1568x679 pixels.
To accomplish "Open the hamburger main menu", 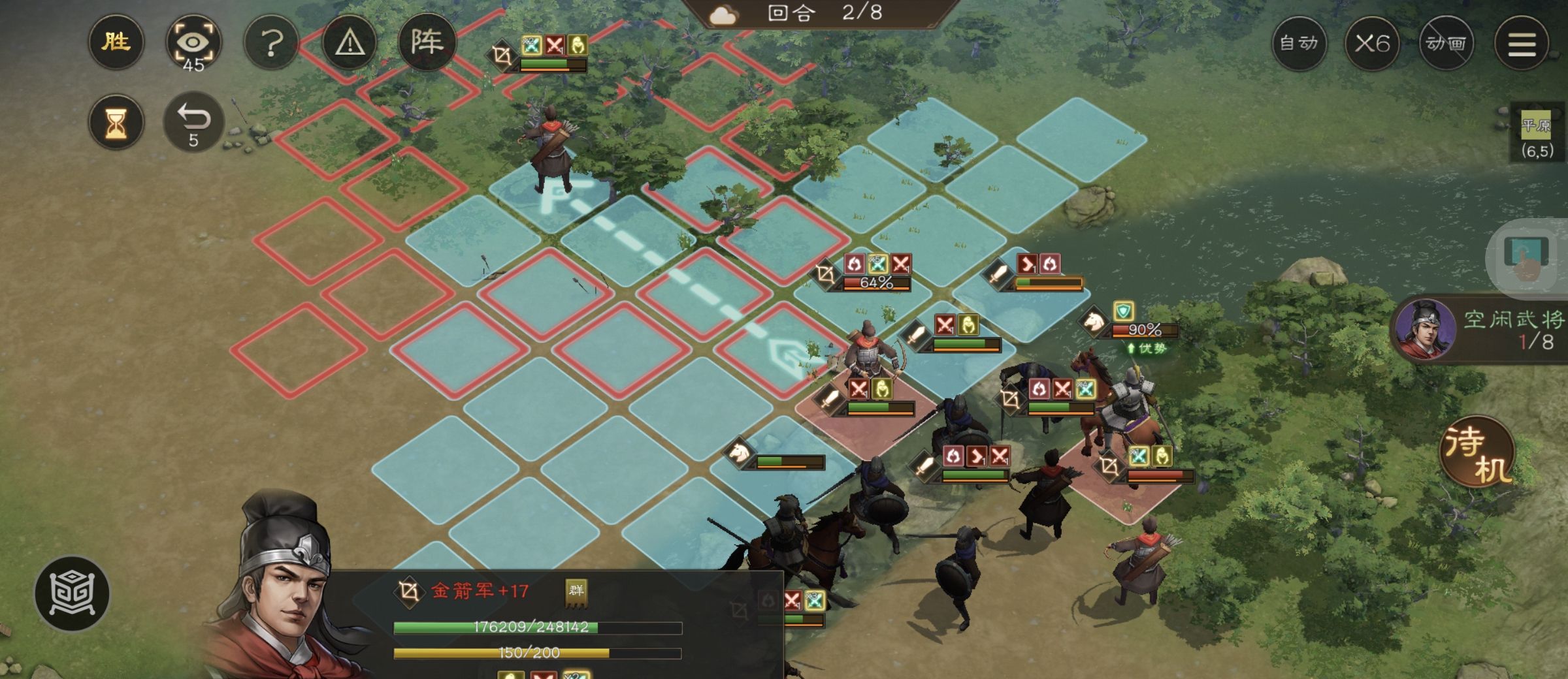I will pyautogui.click(x=1522, y=43).
